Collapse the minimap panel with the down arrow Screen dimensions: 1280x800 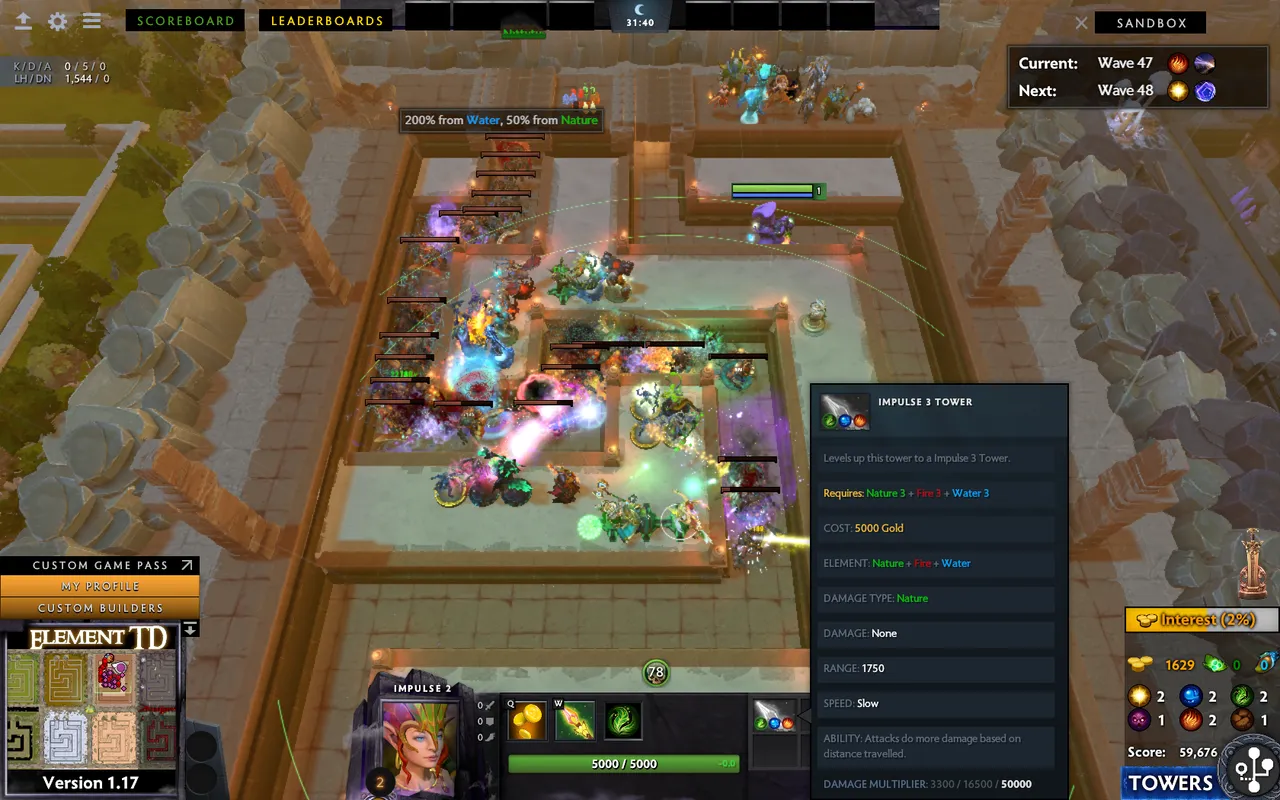[x=190, y=629]
